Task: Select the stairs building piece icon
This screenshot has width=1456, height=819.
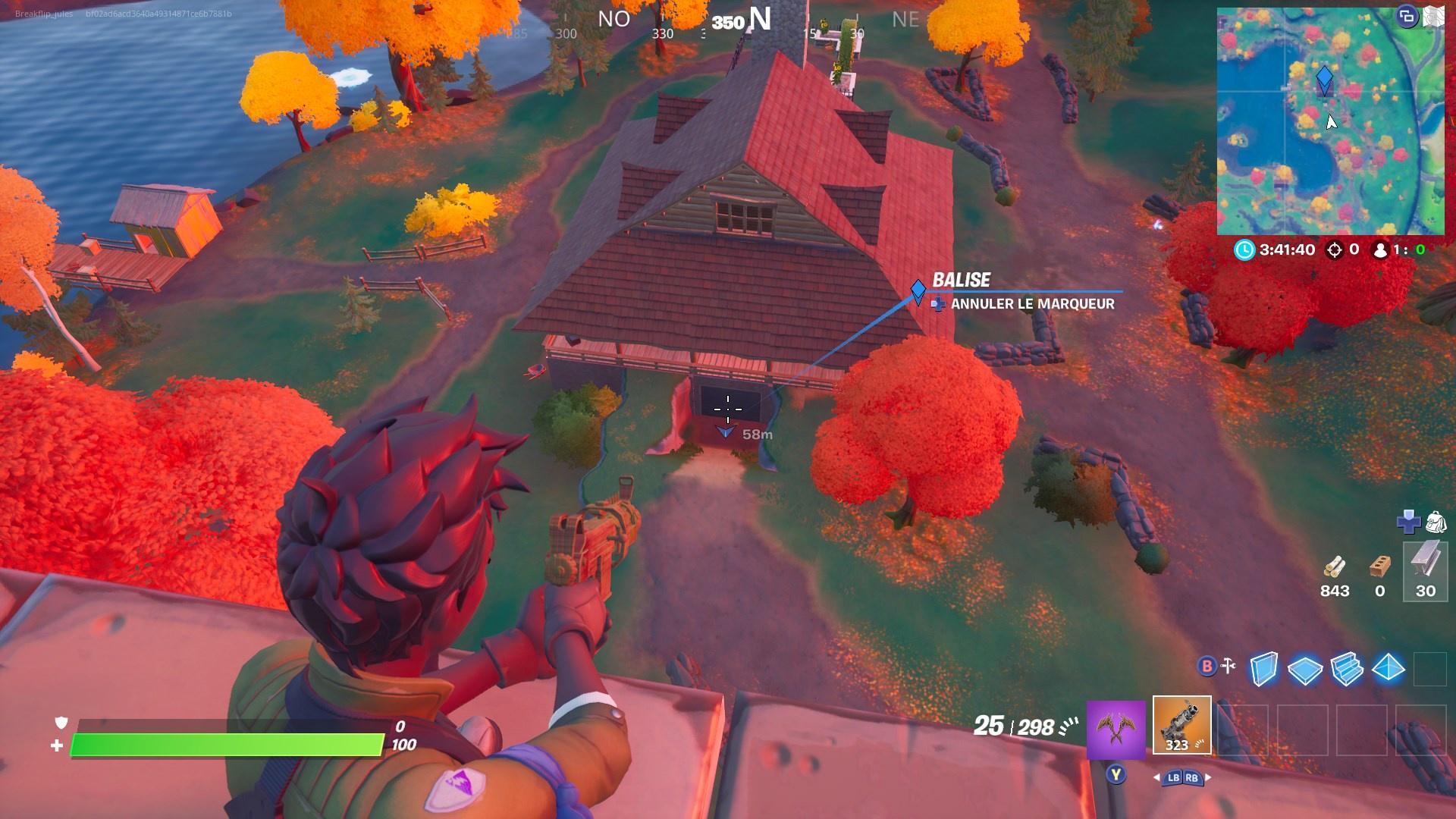Action: click(1347, 669)
